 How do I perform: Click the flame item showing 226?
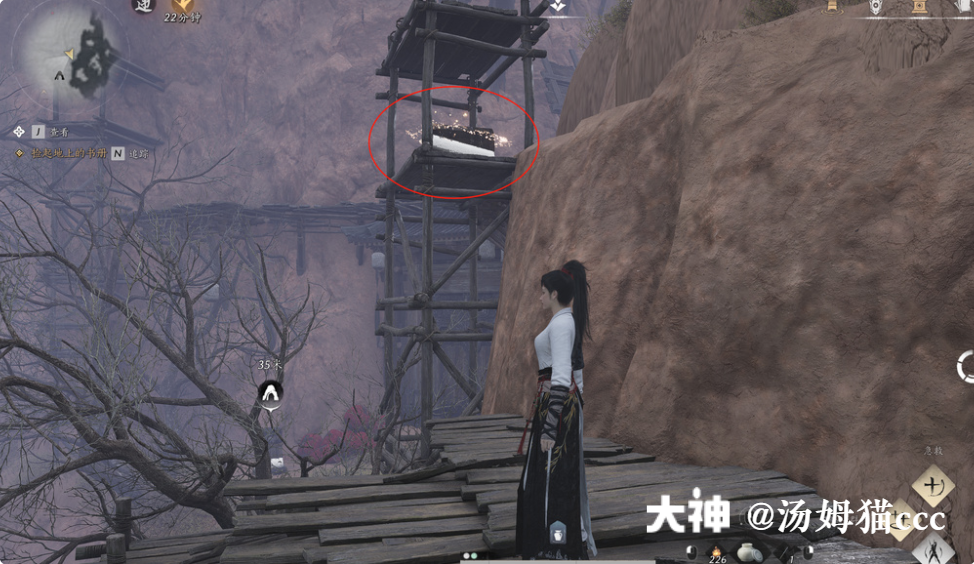point(716,551)
